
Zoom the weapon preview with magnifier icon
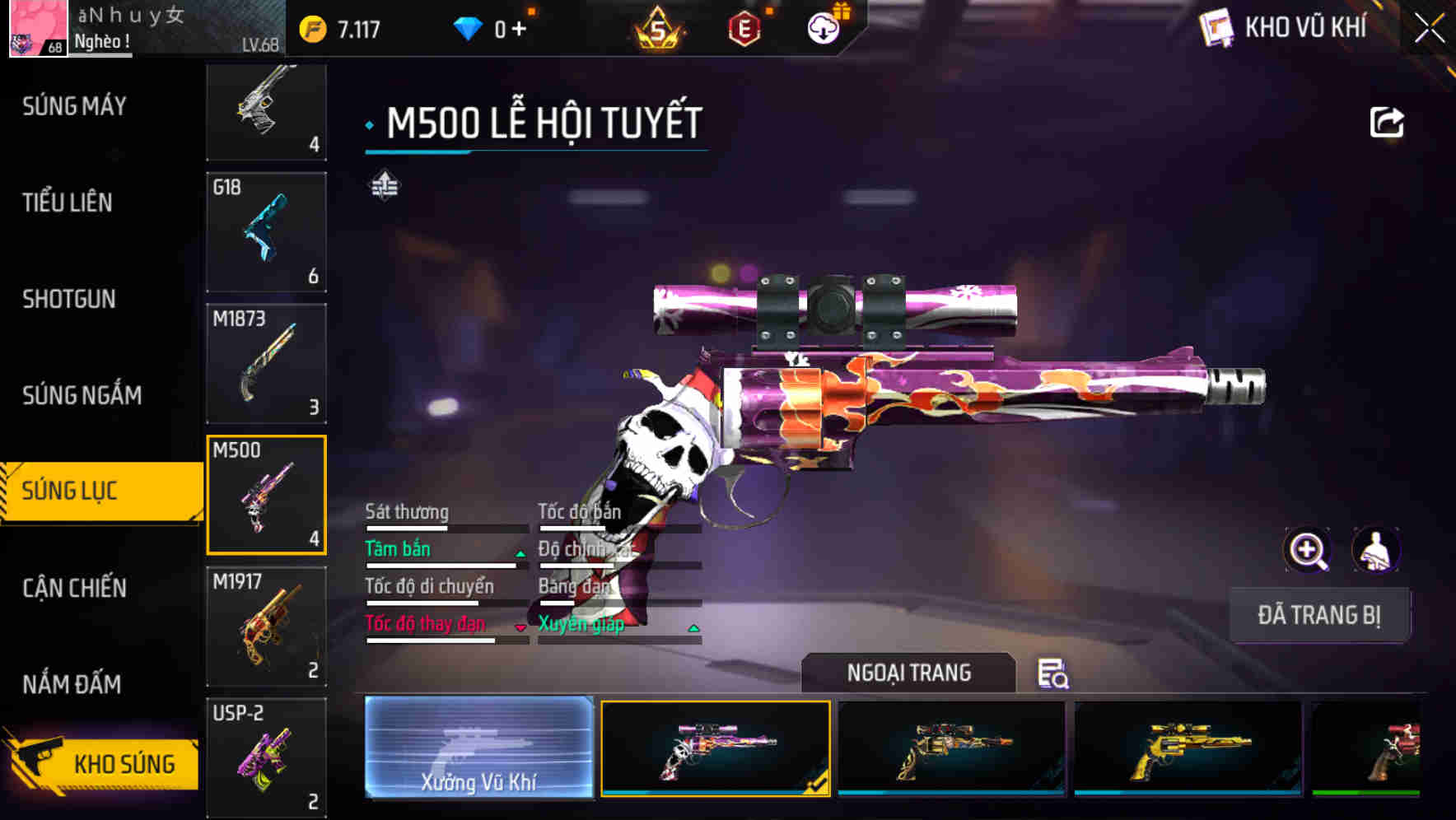(x=1308, y=550)
